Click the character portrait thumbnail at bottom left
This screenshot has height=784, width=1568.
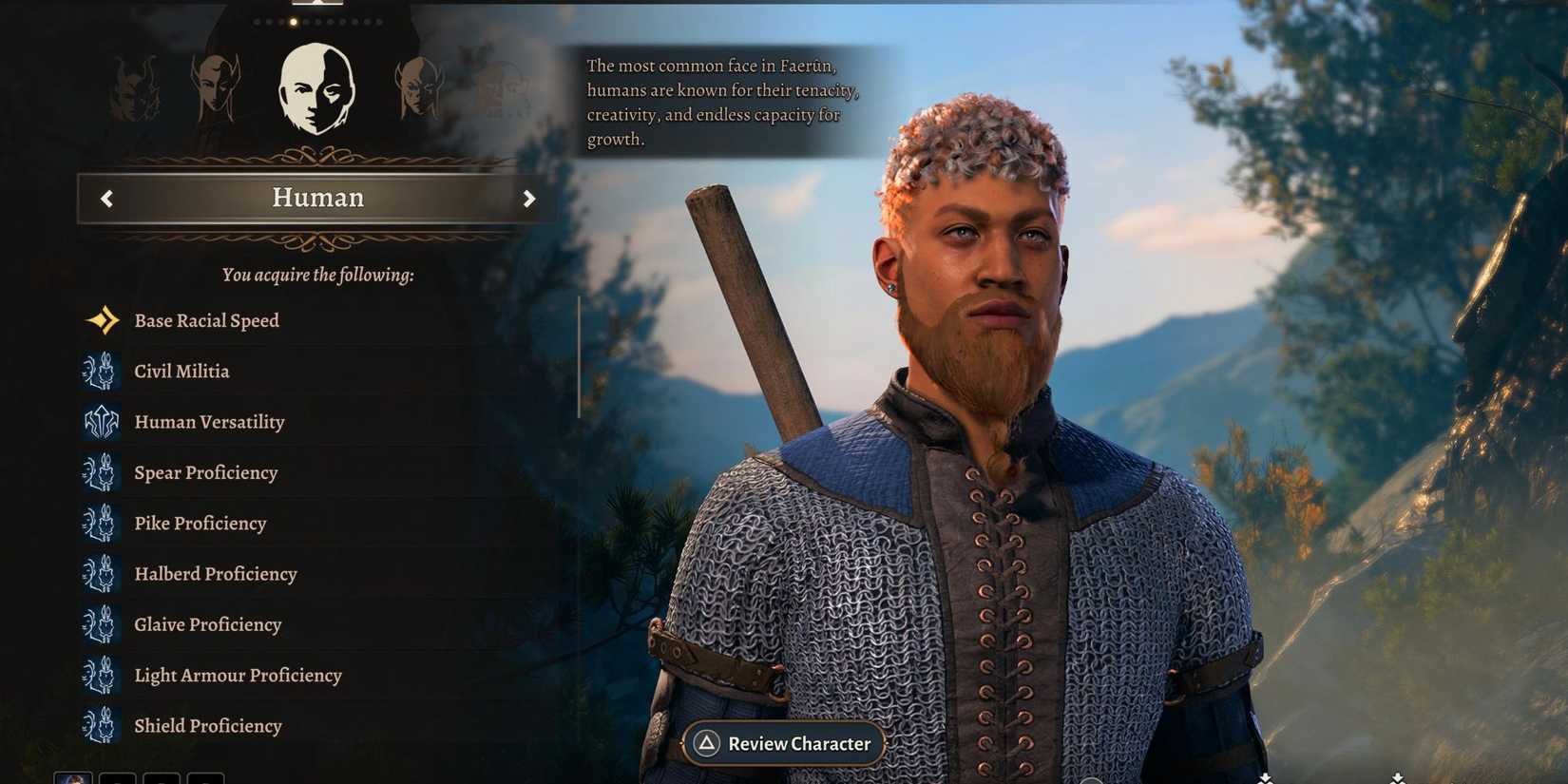pos(73,779)
